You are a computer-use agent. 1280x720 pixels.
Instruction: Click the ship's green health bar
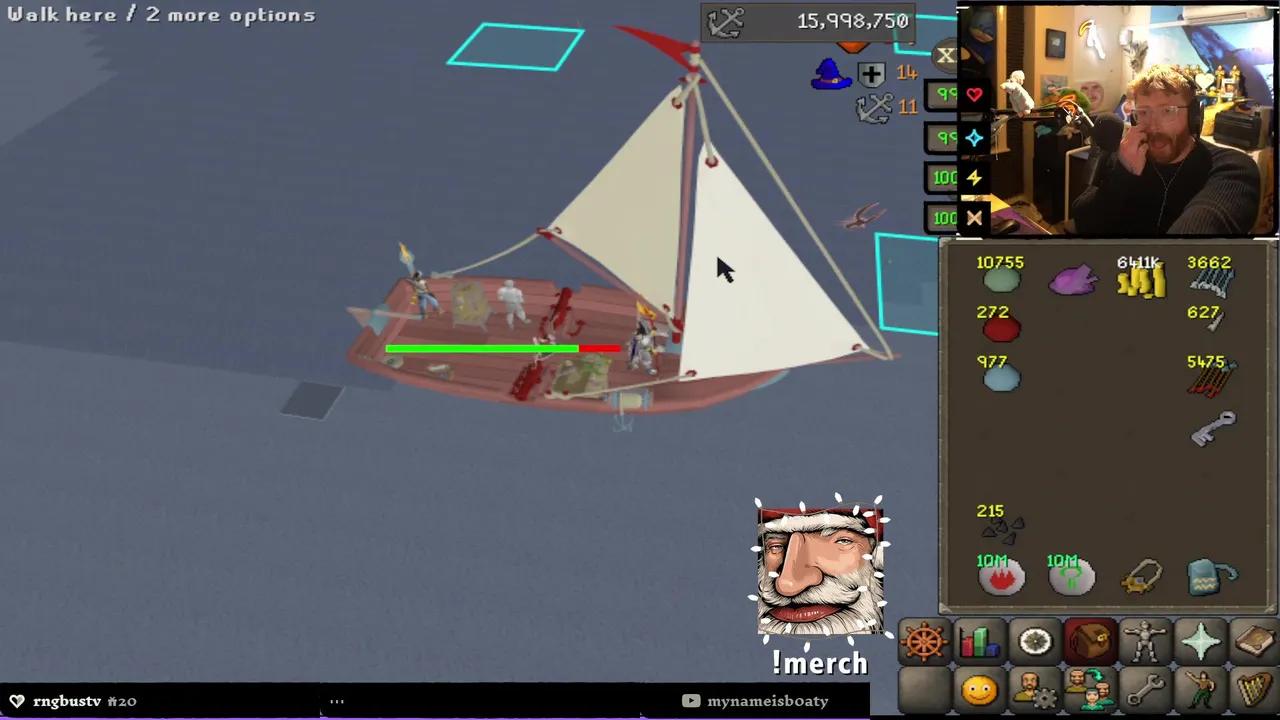click(480, 348)
